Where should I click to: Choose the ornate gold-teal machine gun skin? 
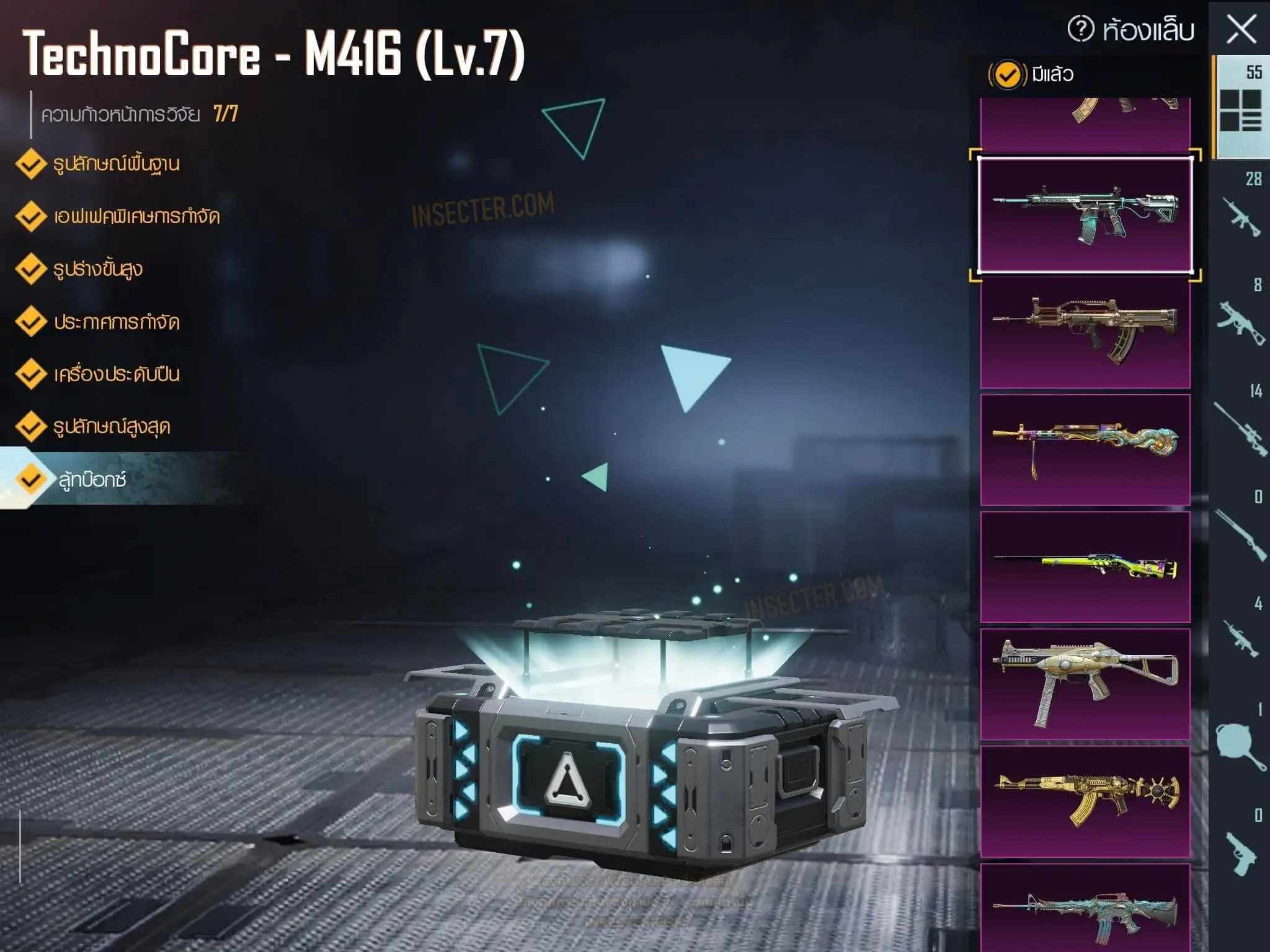(x=1085, y=449)
